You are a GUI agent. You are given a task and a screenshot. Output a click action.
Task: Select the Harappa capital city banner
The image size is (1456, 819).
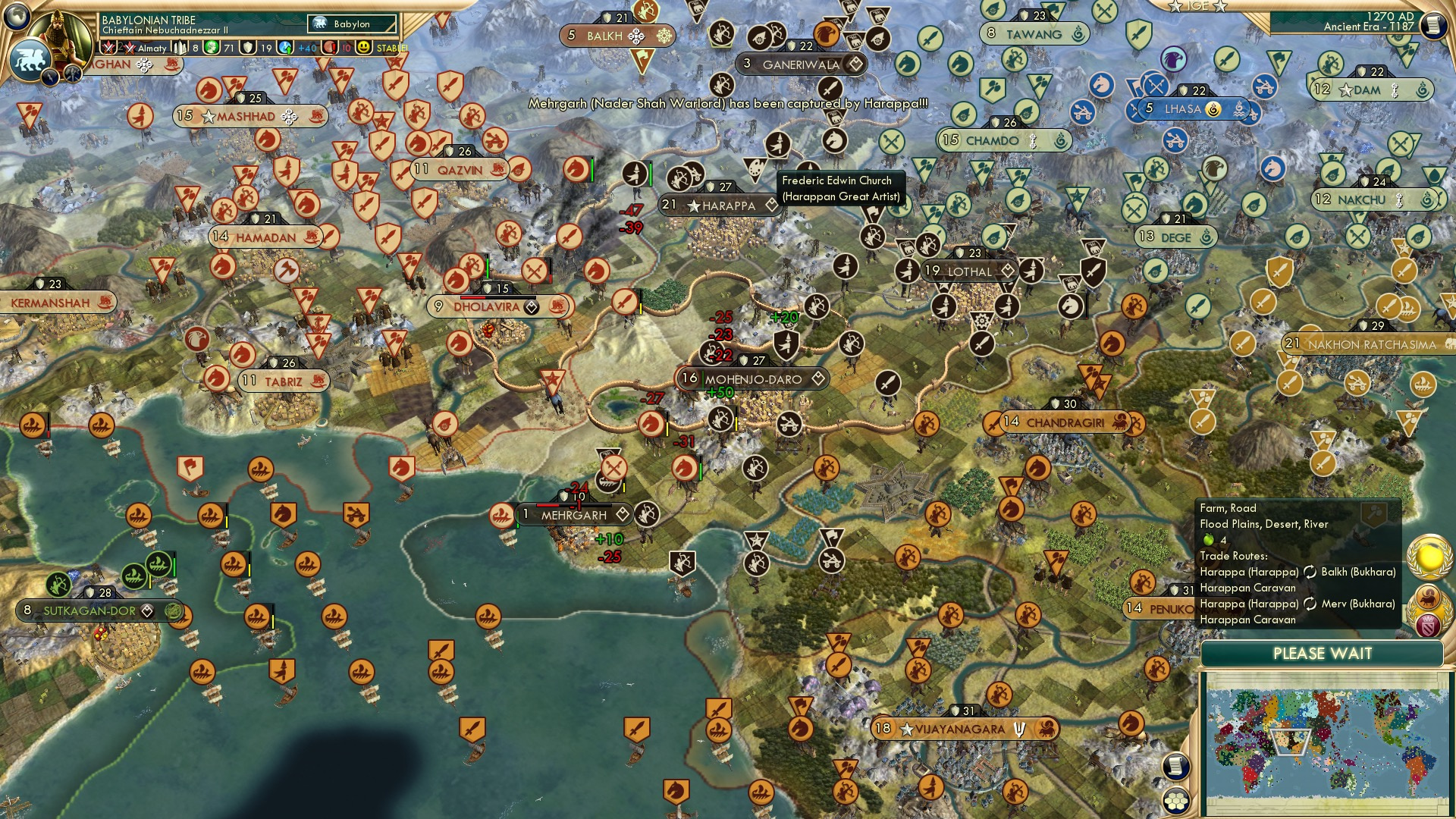717,205
